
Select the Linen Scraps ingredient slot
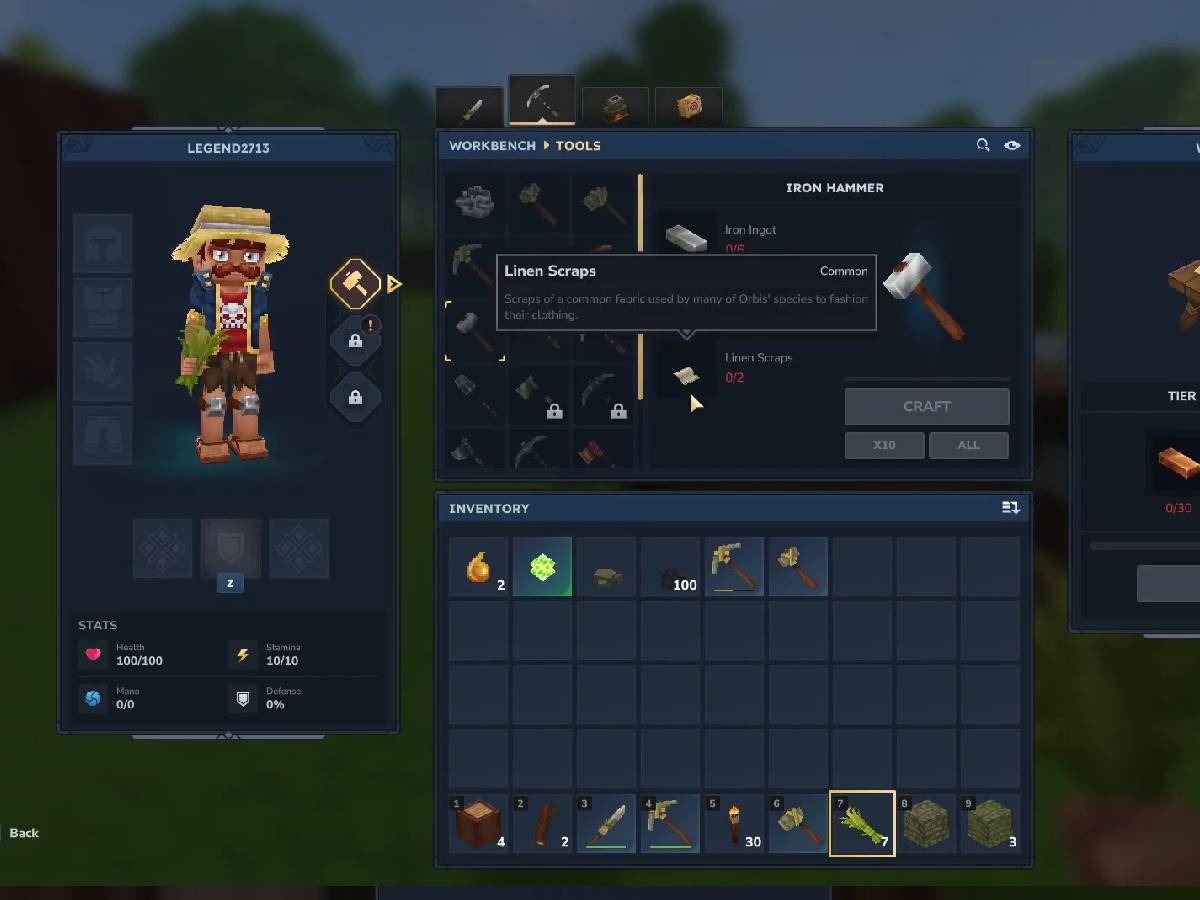pos(686,374)
